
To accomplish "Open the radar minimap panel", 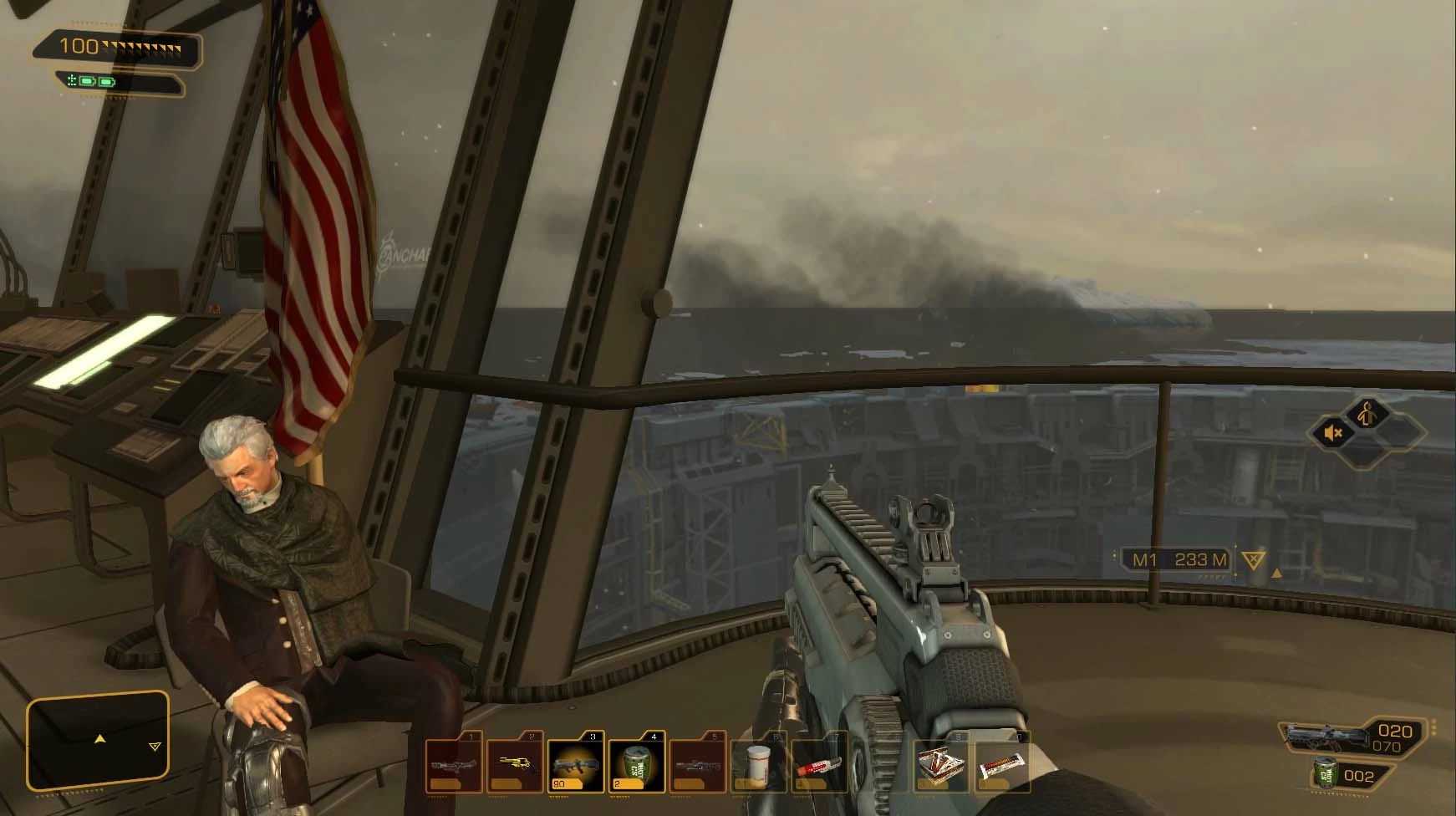I will pyautogui.click(x=98, y=741).
